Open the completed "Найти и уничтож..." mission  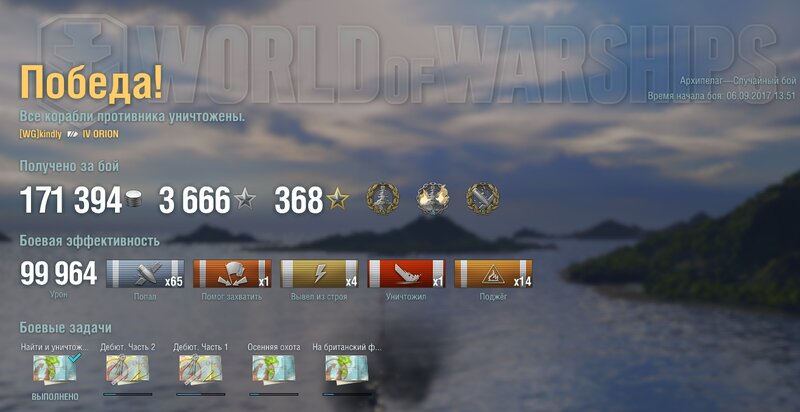49,372
